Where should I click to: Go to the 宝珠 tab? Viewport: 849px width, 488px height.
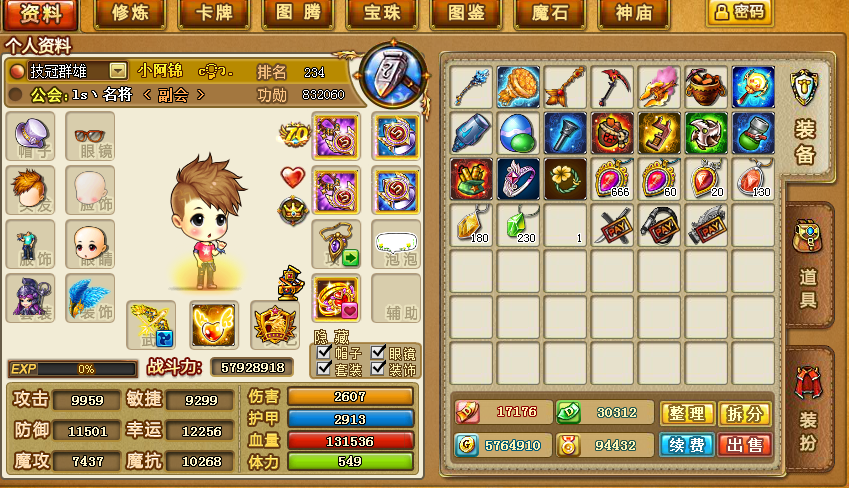(383, 14)
